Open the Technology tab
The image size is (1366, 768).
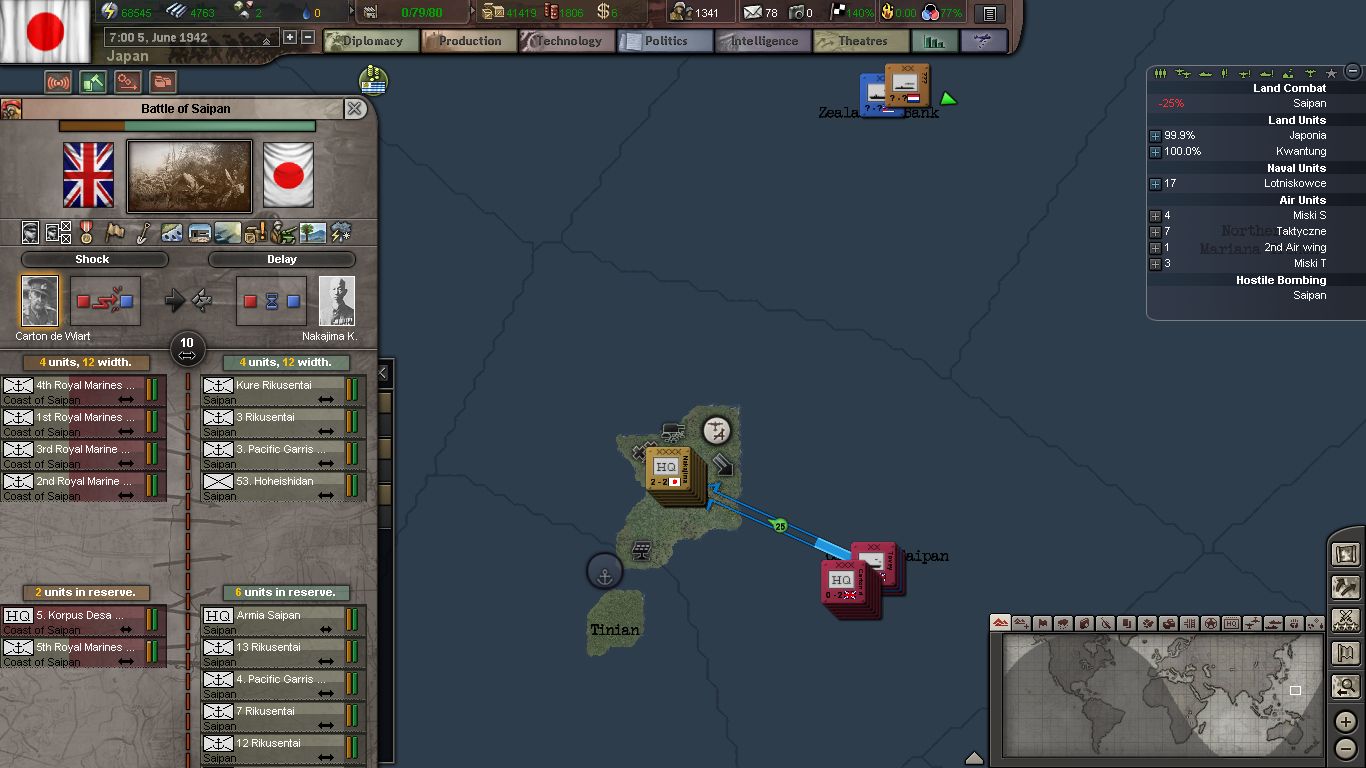(568, 41)
